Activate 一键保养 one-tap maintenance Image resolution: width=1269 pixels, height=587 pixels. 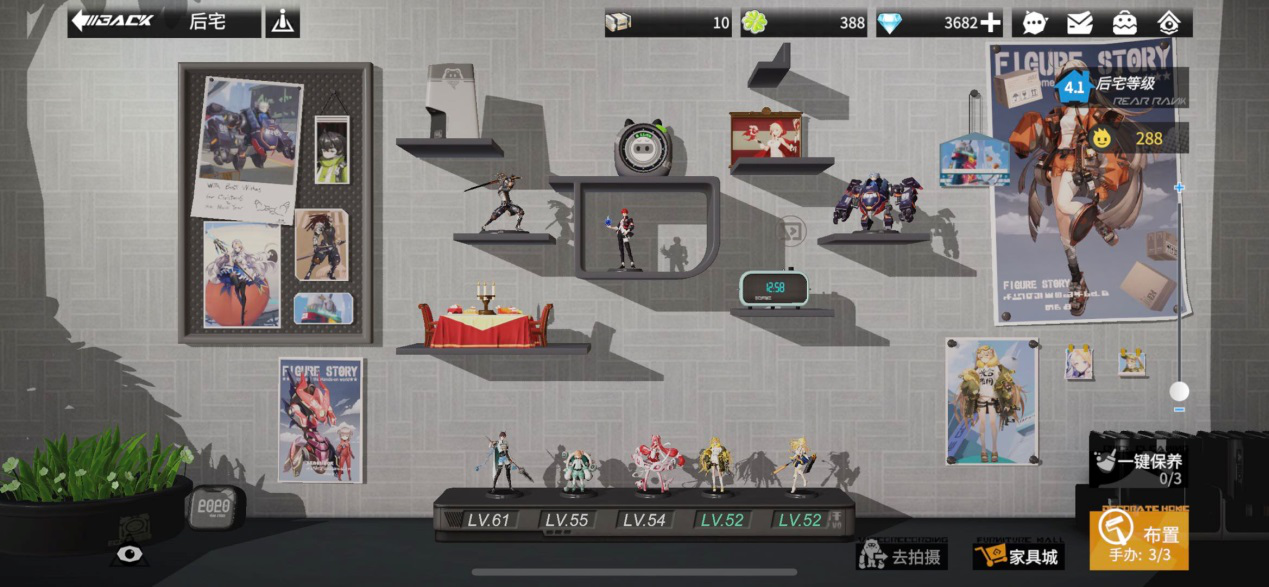click(1139, 467)
